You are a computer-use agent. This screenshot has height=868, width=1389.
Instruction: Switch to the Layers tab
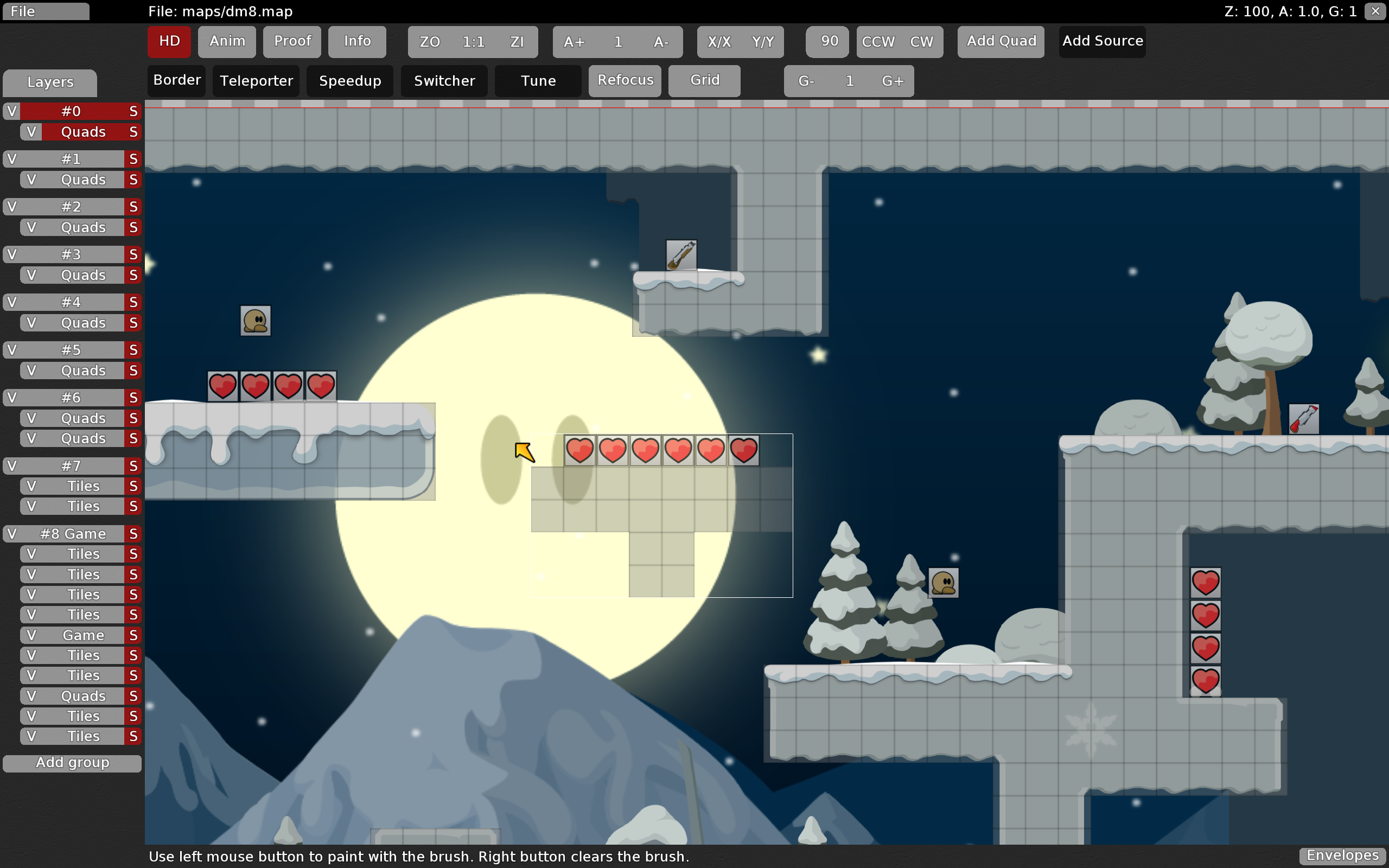(50, 82)
